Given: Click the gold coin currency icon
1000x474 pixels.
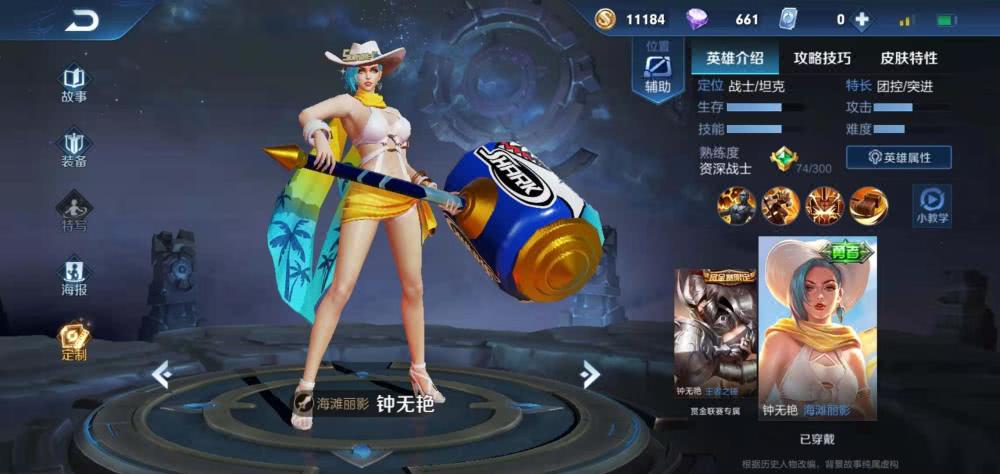Looking at the screenshot, I should (605, 19).
